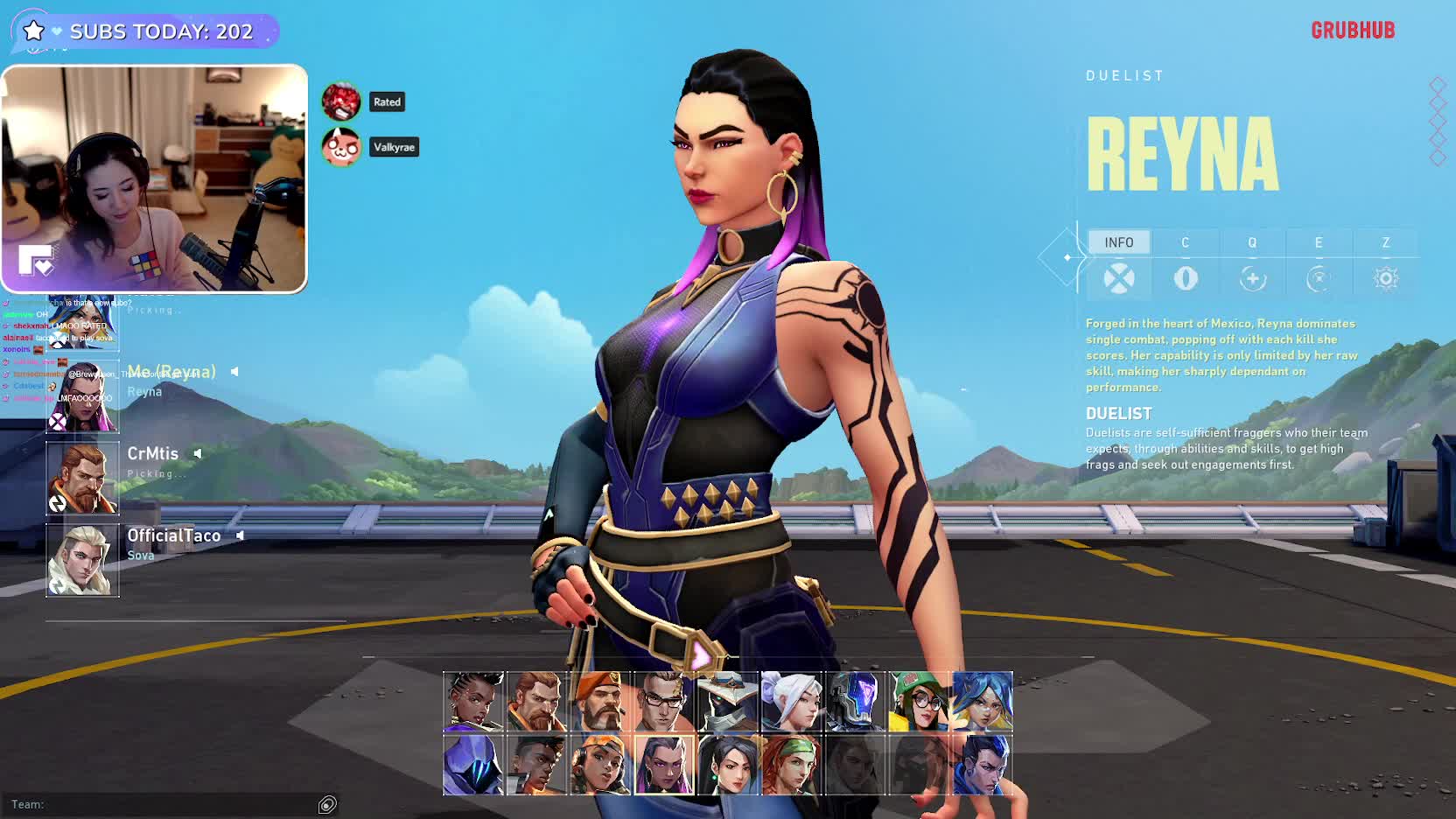The height and width of the screenshot is (819, 1456).
Task: Mute CrMtis with the speaker icon
Action: (198, 453)
